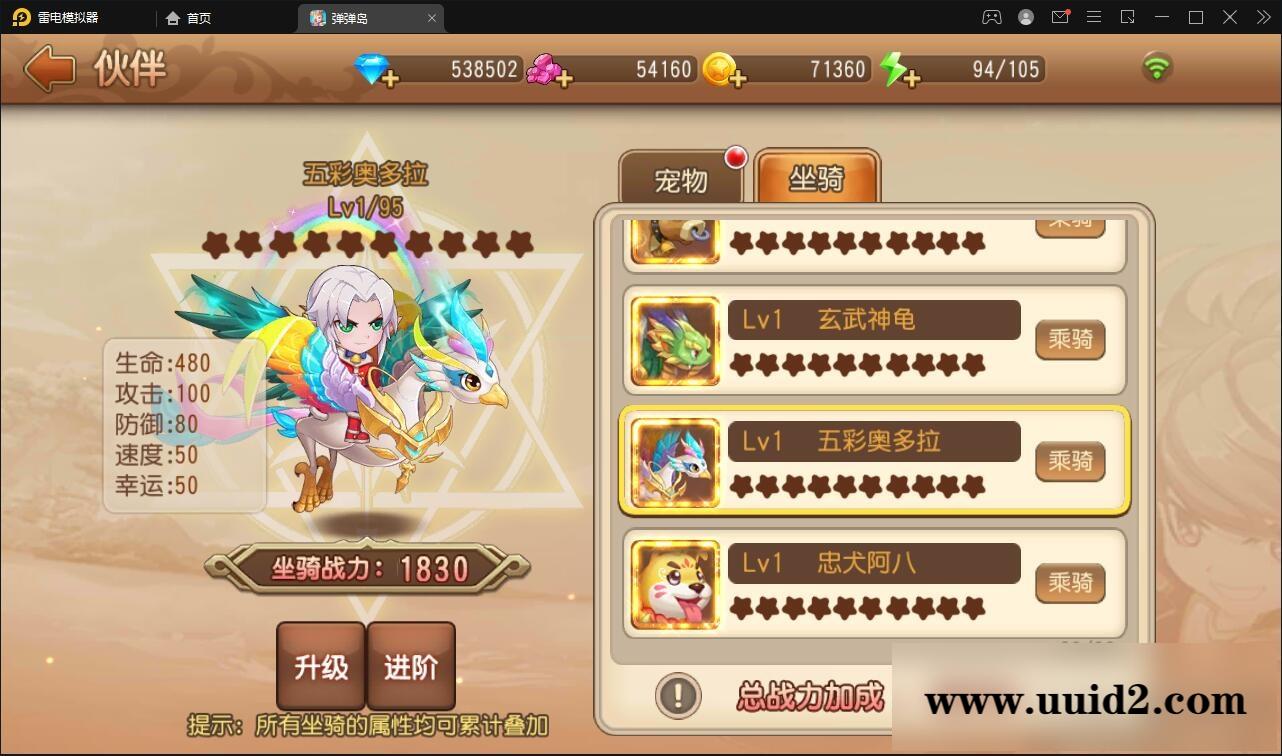Image resolution: width=1282 pixels, height=756 pixels.
Task: Open the mail icon with the red badge
Action: [1060, 17]
